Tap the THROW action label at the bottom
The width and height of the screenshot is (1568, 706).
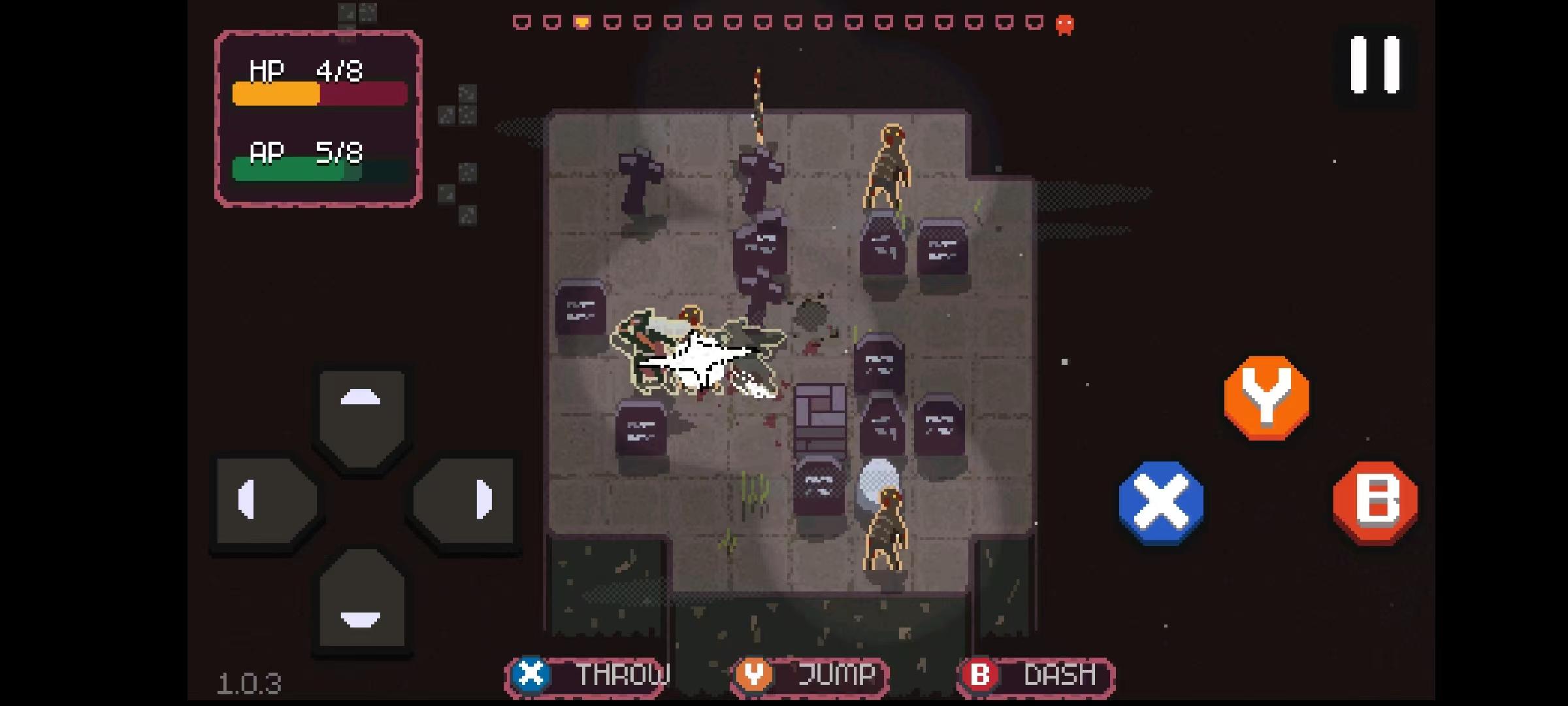tap(624, 674)
